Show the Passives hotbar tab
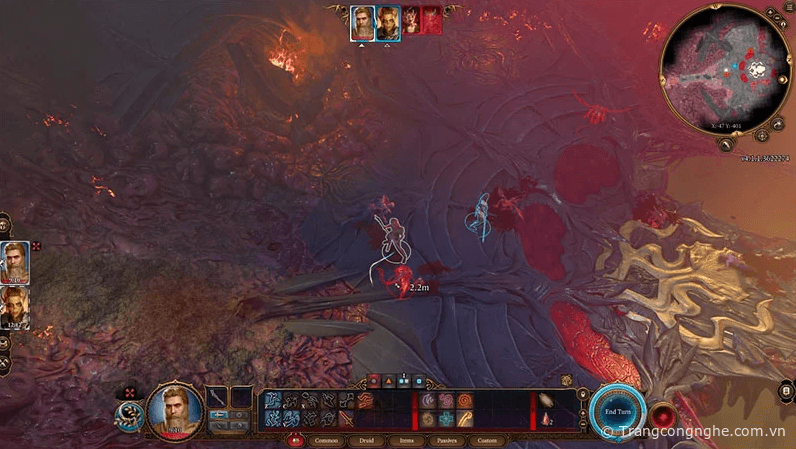This screenshot has height=449, width=796. point(446,440)
